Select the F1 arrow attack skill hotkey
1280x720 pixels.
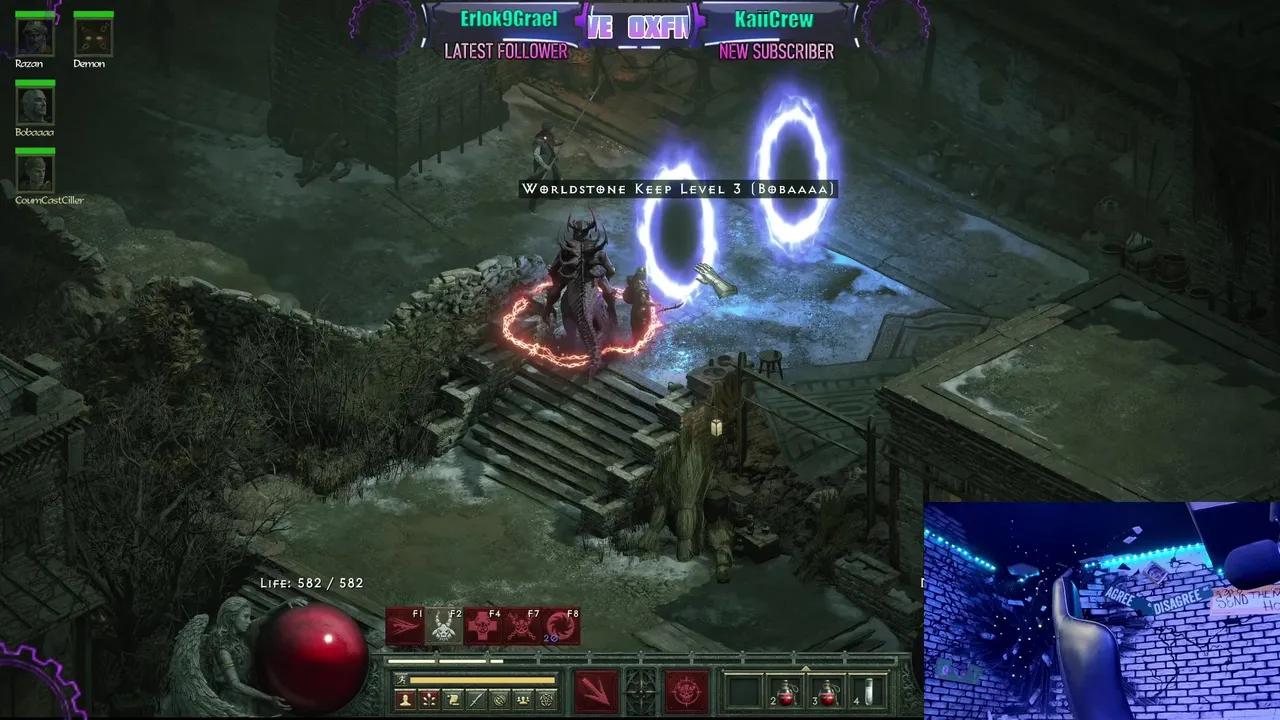(404, 627)
